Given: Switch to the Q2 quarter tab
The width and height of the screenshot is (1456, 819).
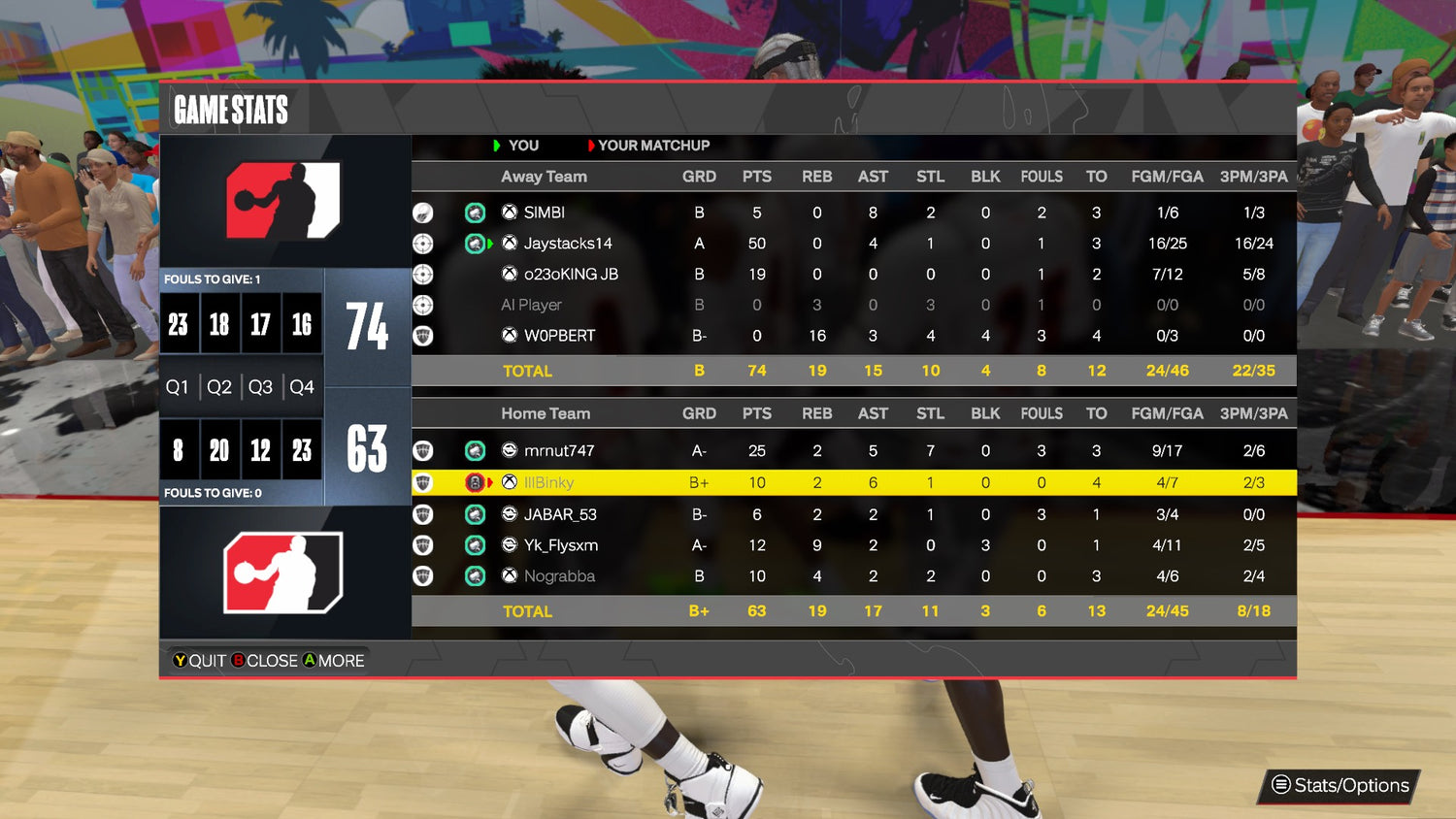Looking at the screenshot, I should [x=218, y=386].
